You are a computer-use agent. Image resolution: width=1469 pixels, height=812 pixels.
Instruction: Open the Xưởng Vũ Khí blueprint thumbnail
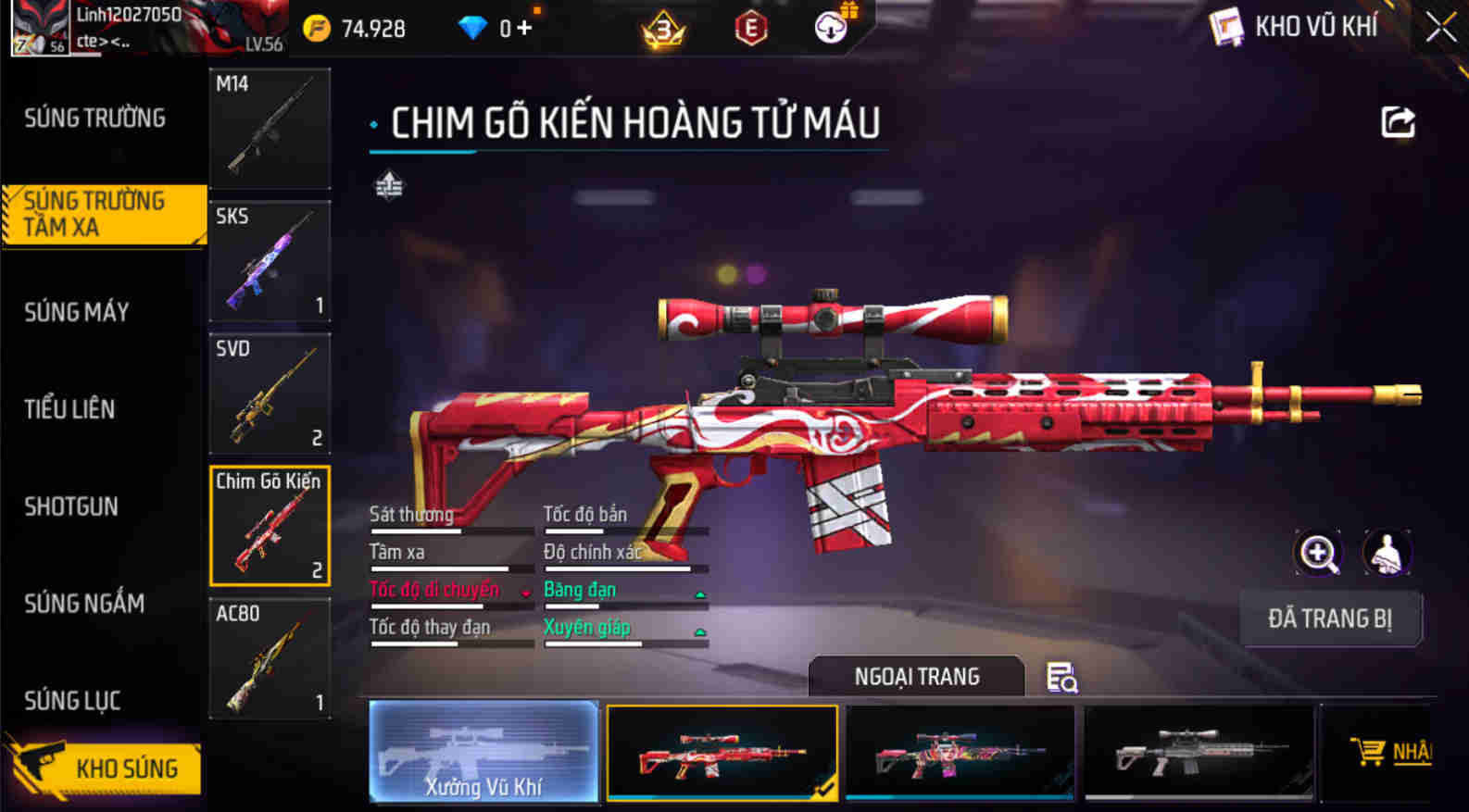click(x=483, y=750)
